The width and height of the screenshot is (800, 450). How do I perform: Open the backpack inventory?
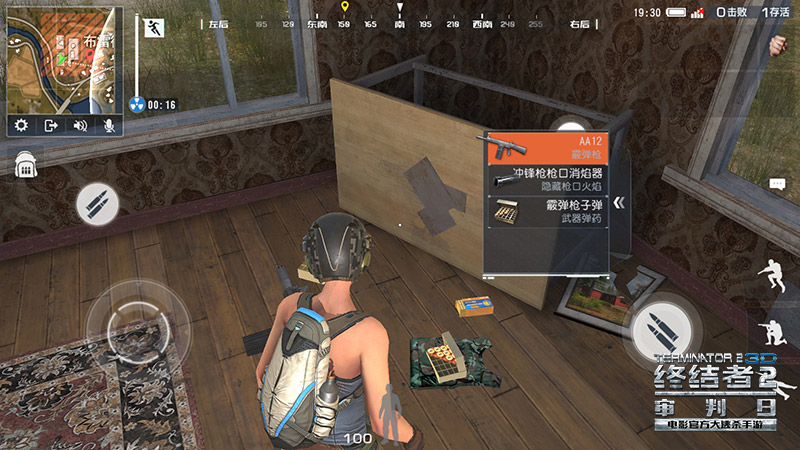point(26,164)
